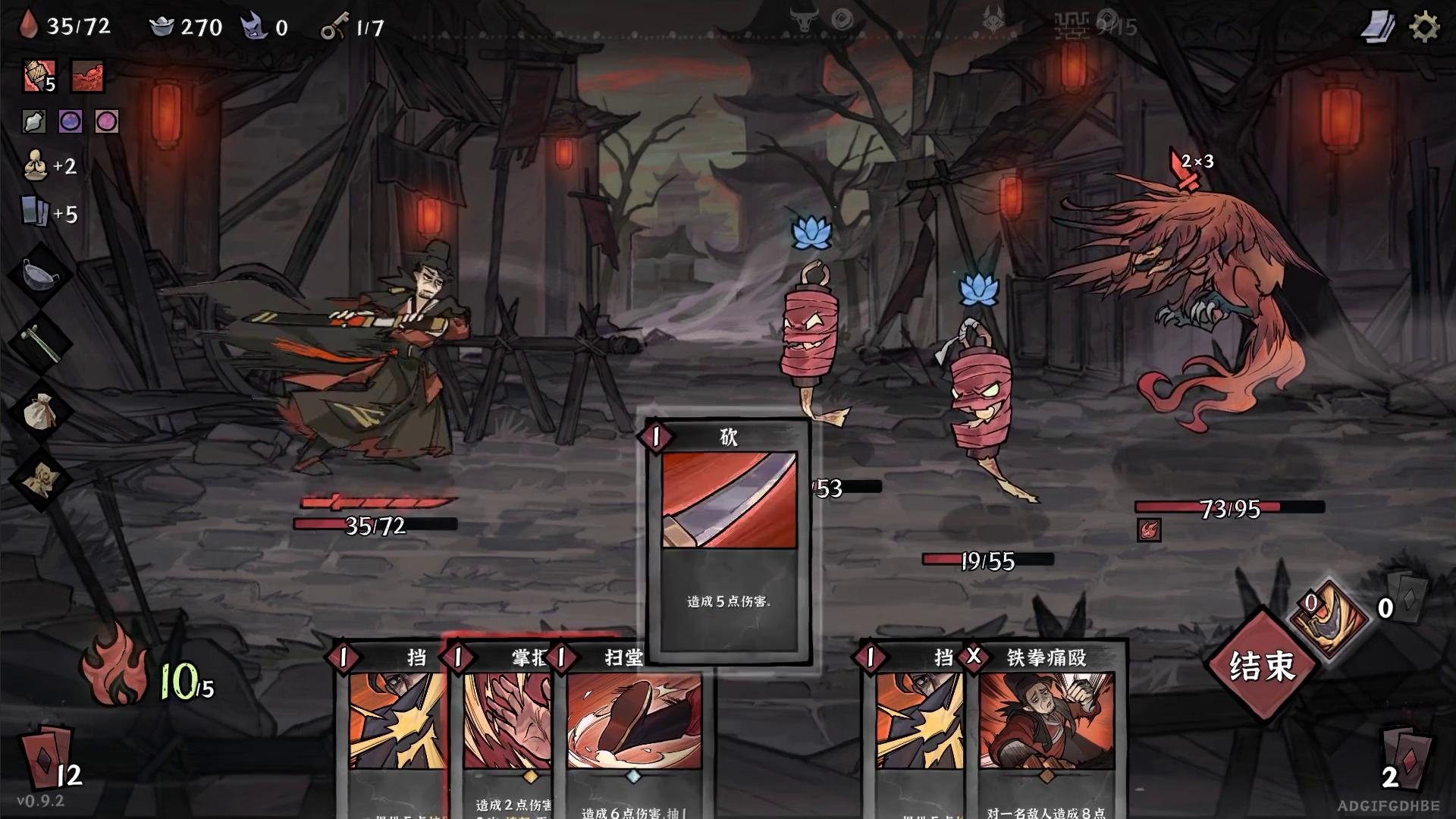
Task: Use the grey flask potion
Action: click(34, 121)
